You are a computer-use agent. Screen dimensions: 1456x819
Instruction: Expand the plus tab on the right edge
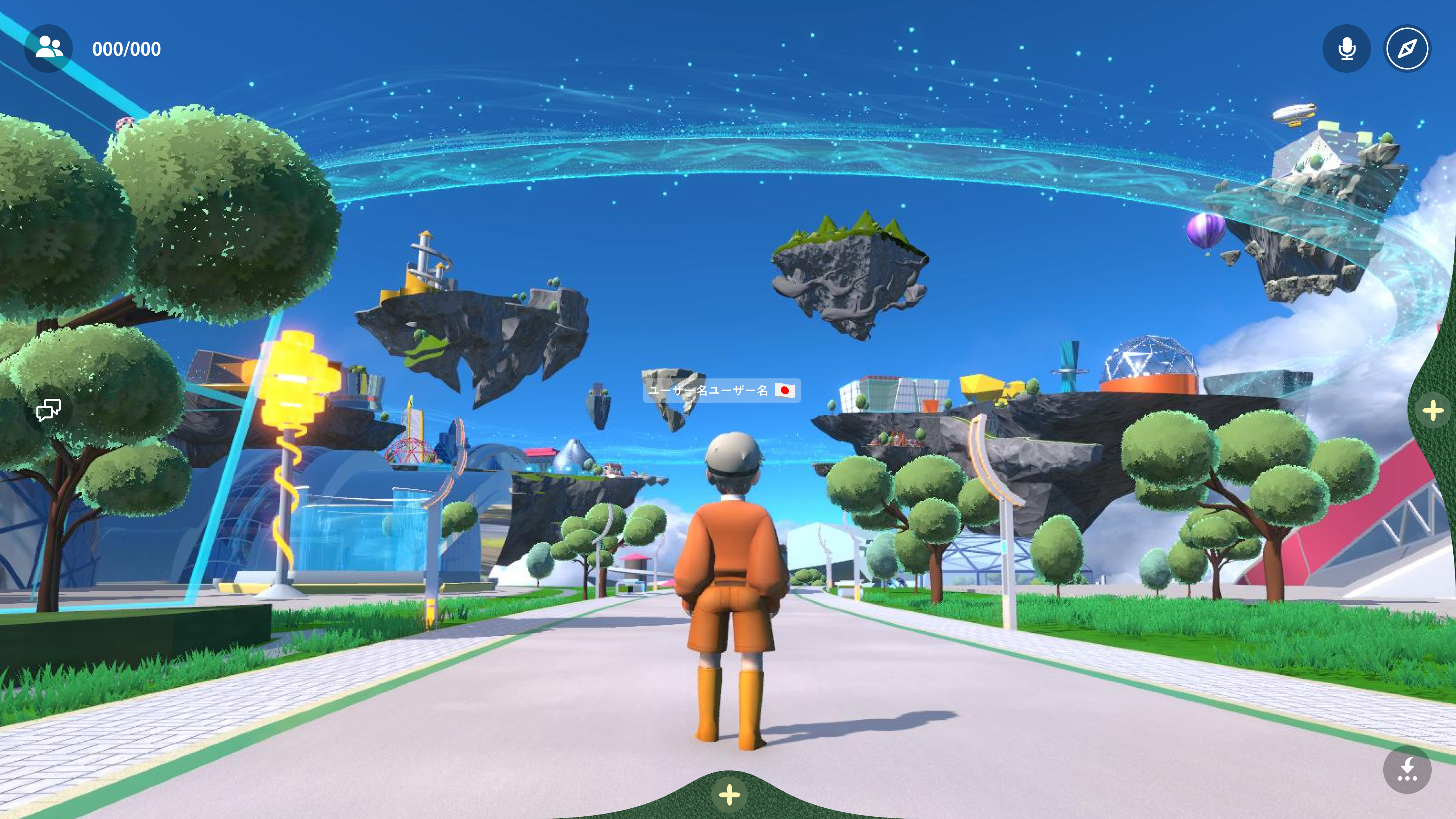click(x=1433, y=410)
